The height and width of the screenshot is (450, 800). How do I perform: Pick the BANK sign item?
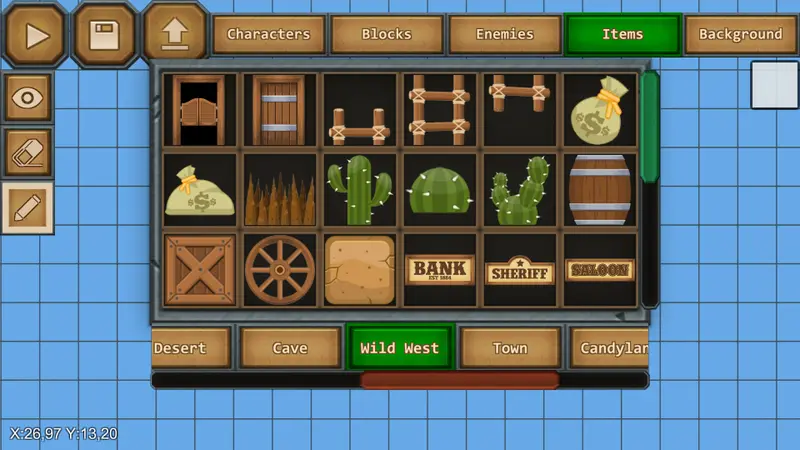tap(439, 270)
